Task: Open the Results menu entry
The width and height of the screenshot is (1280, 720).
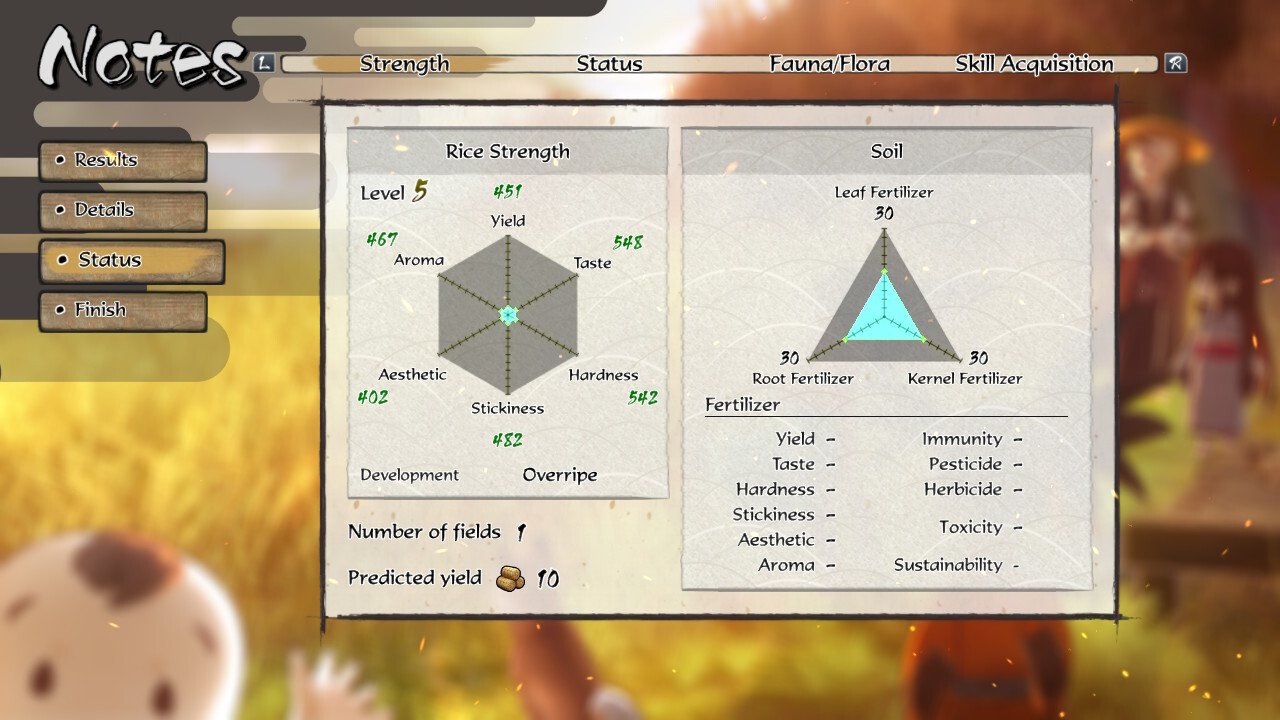Action: click(x=122, y=161)
